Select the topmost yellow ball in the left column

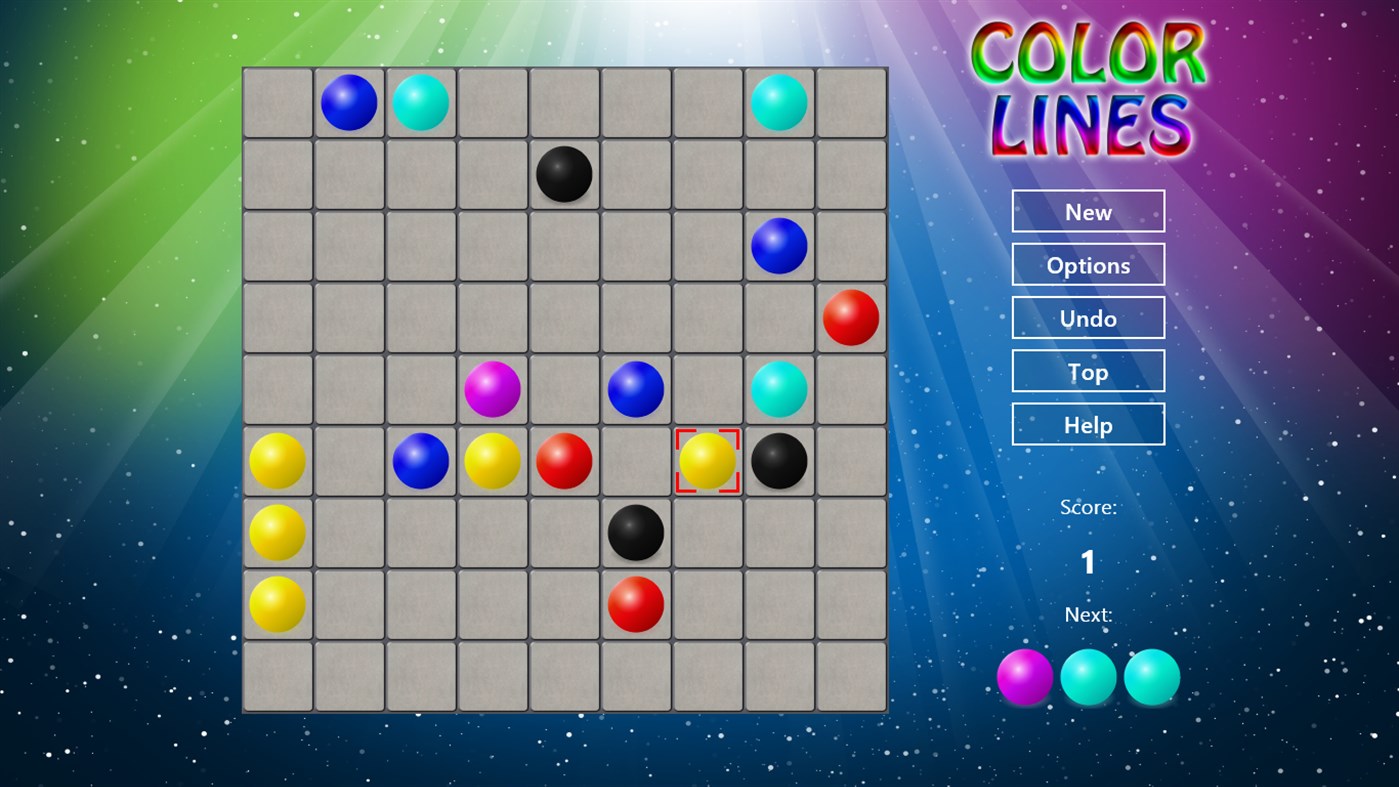coord(277,460)
